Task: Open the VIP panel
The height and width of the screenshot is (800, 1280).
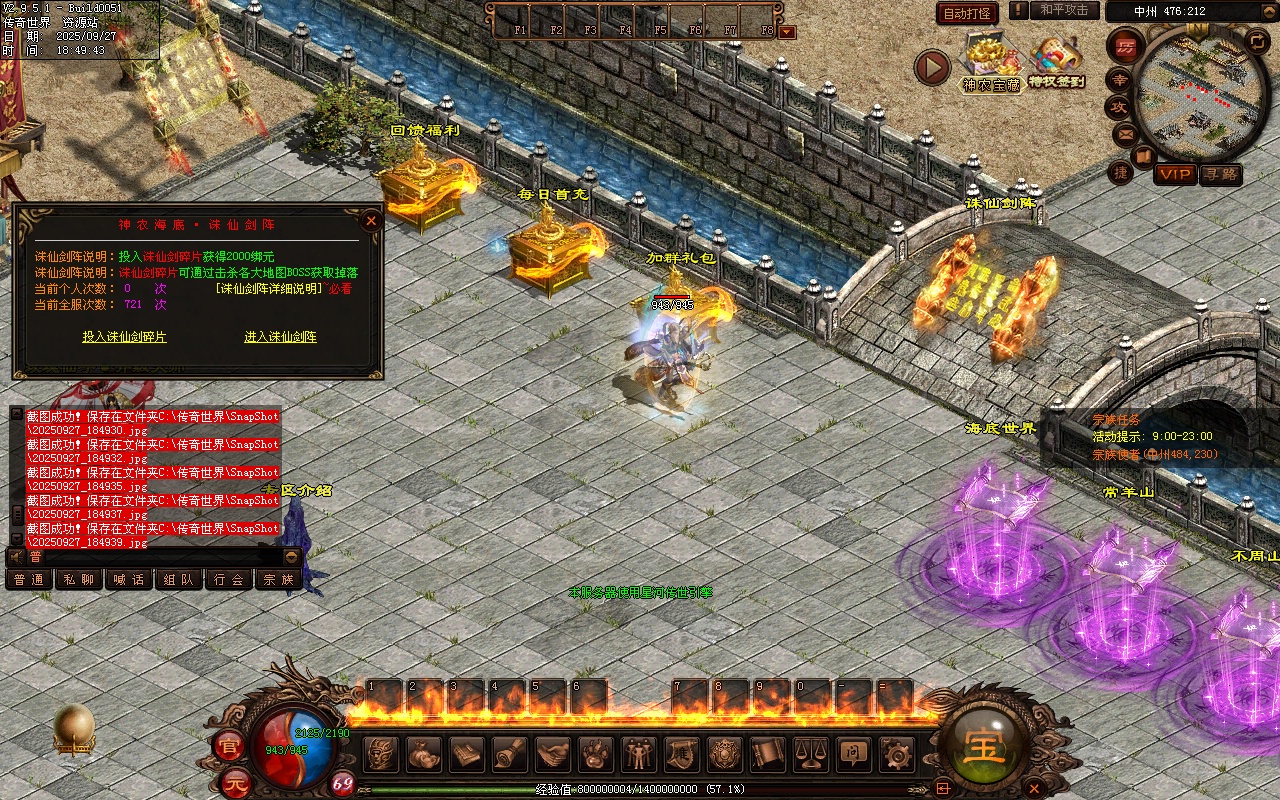Action: 1175,174
